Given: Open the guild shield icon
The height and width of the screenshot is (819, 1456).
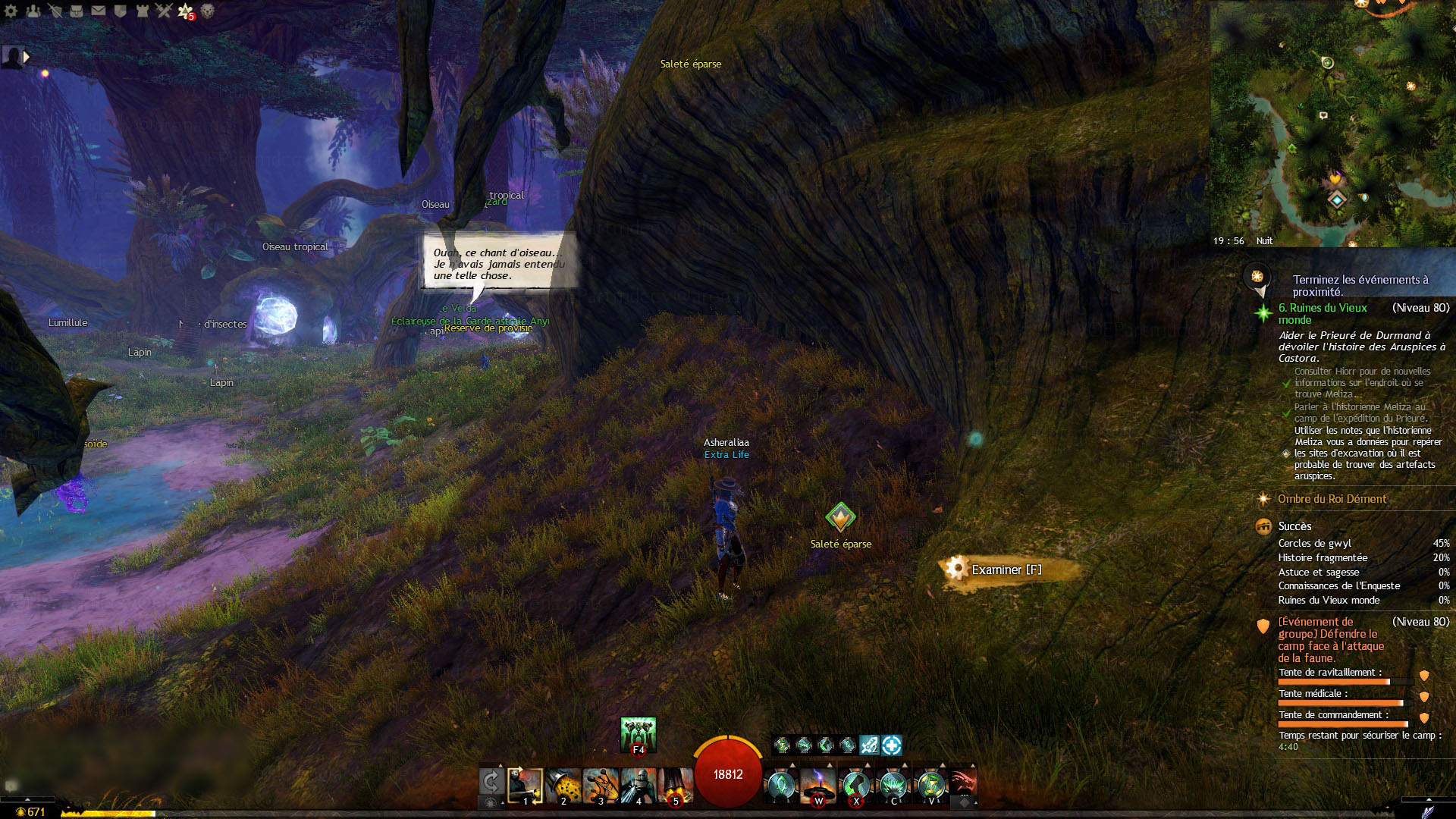Looking at the screenshot, I should (x=120, y=11).
